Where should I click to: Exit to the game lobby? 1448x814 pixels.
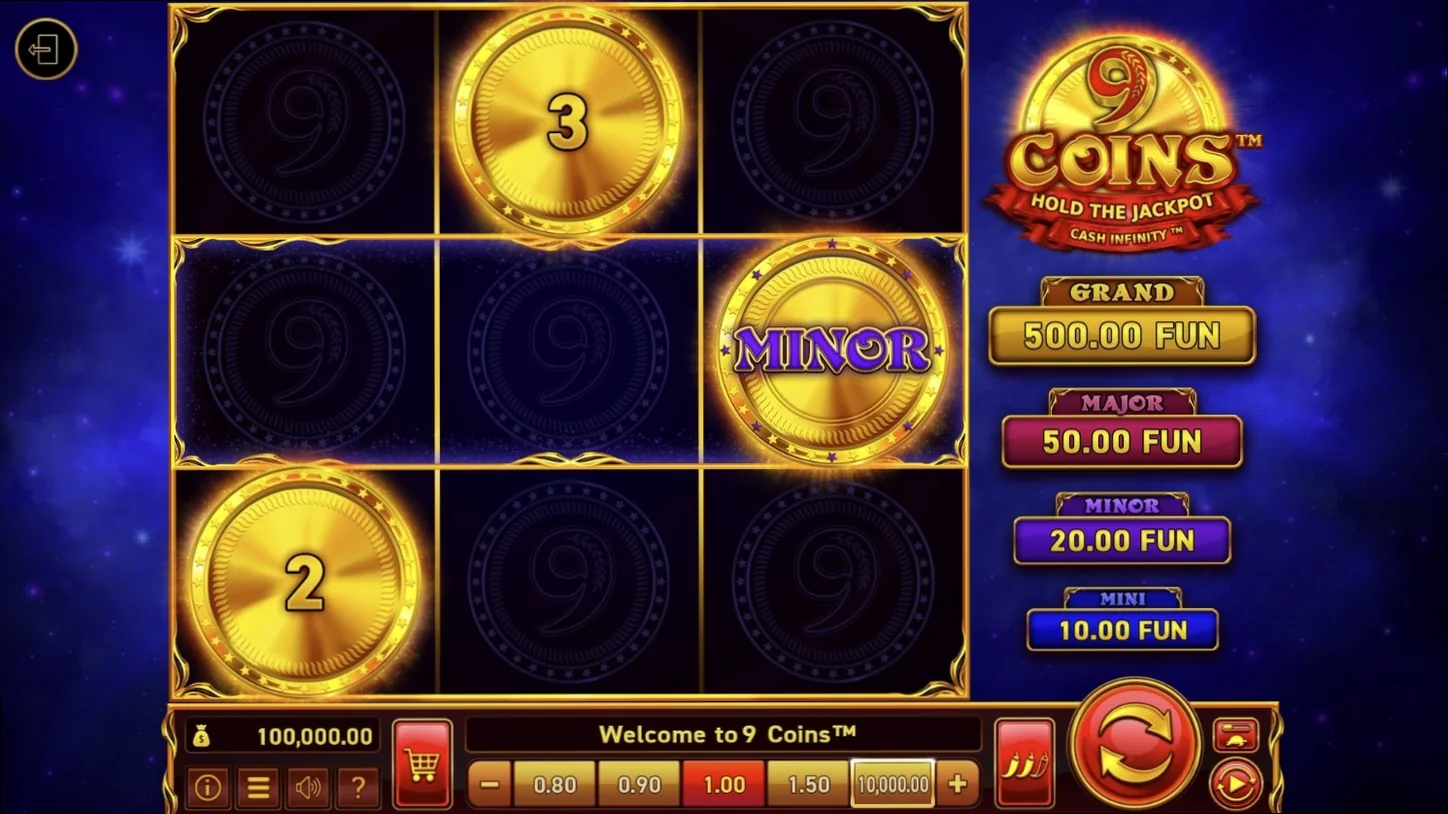pos(46,50)
